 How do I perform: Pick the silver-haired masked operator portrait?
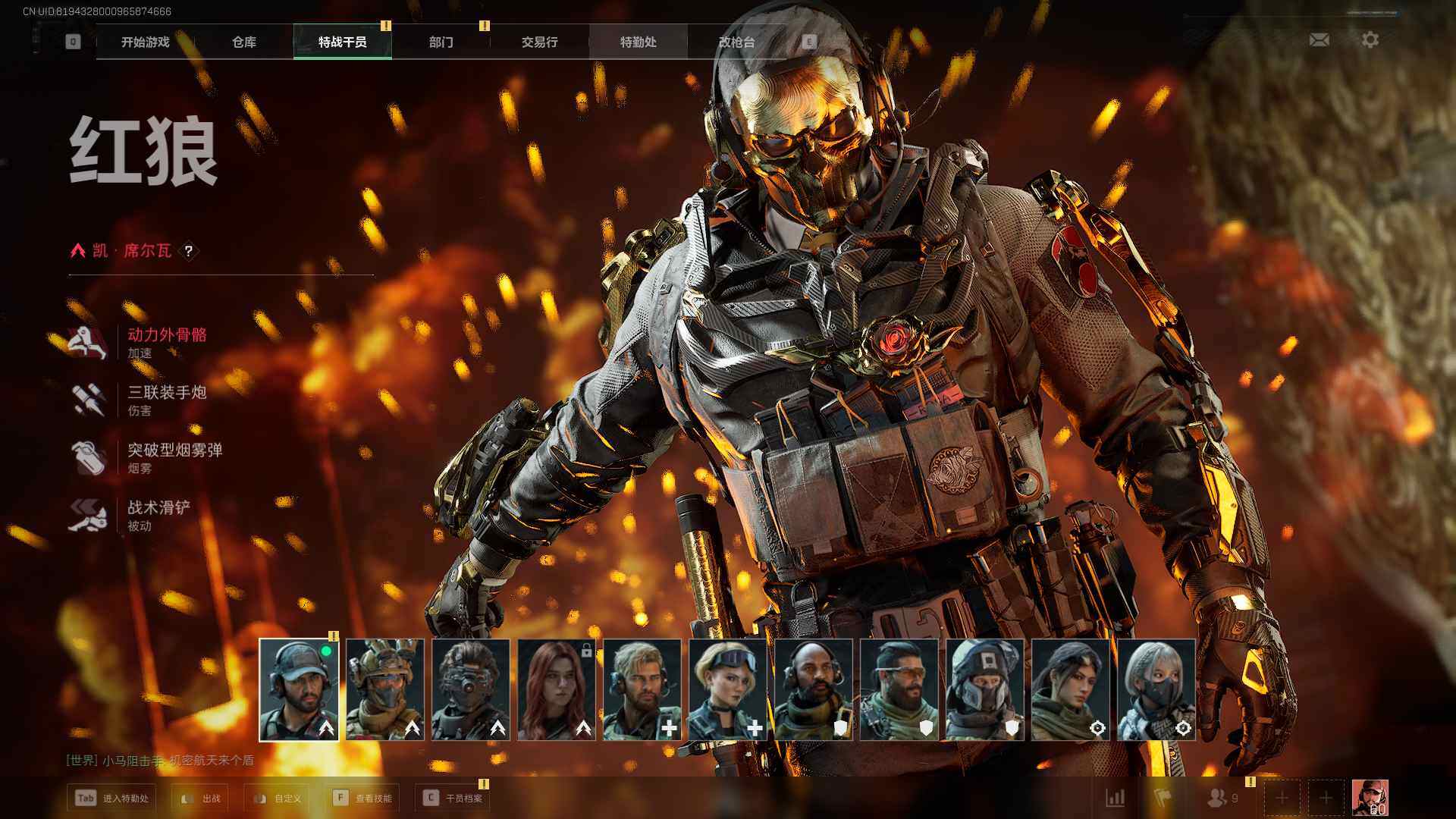[1156, 689]
